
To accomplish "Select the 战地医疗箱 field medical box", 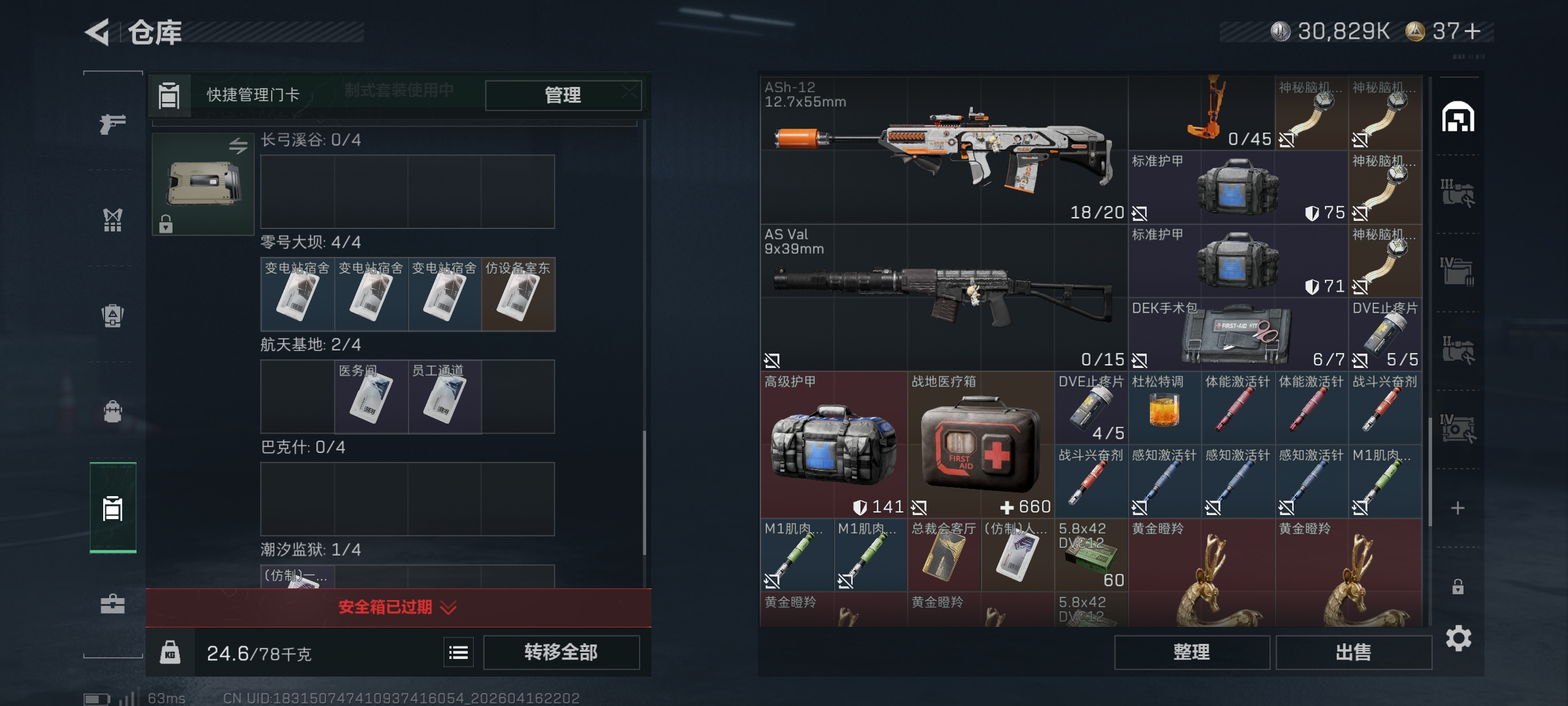I will tap(980, 446).
